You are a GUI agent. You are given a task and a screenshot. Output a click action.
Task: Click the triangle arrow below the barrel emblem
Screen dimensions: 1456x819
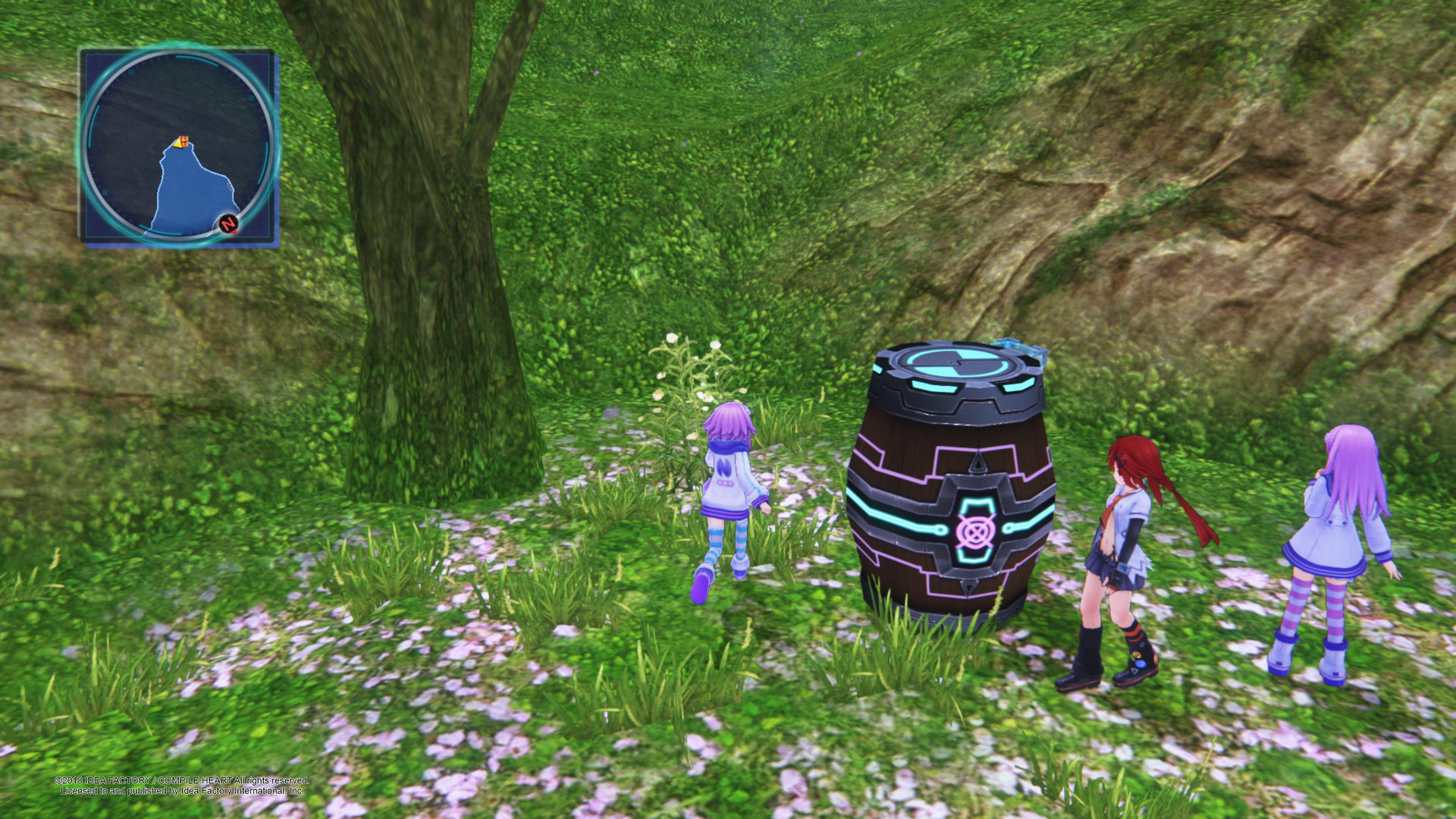969,587
